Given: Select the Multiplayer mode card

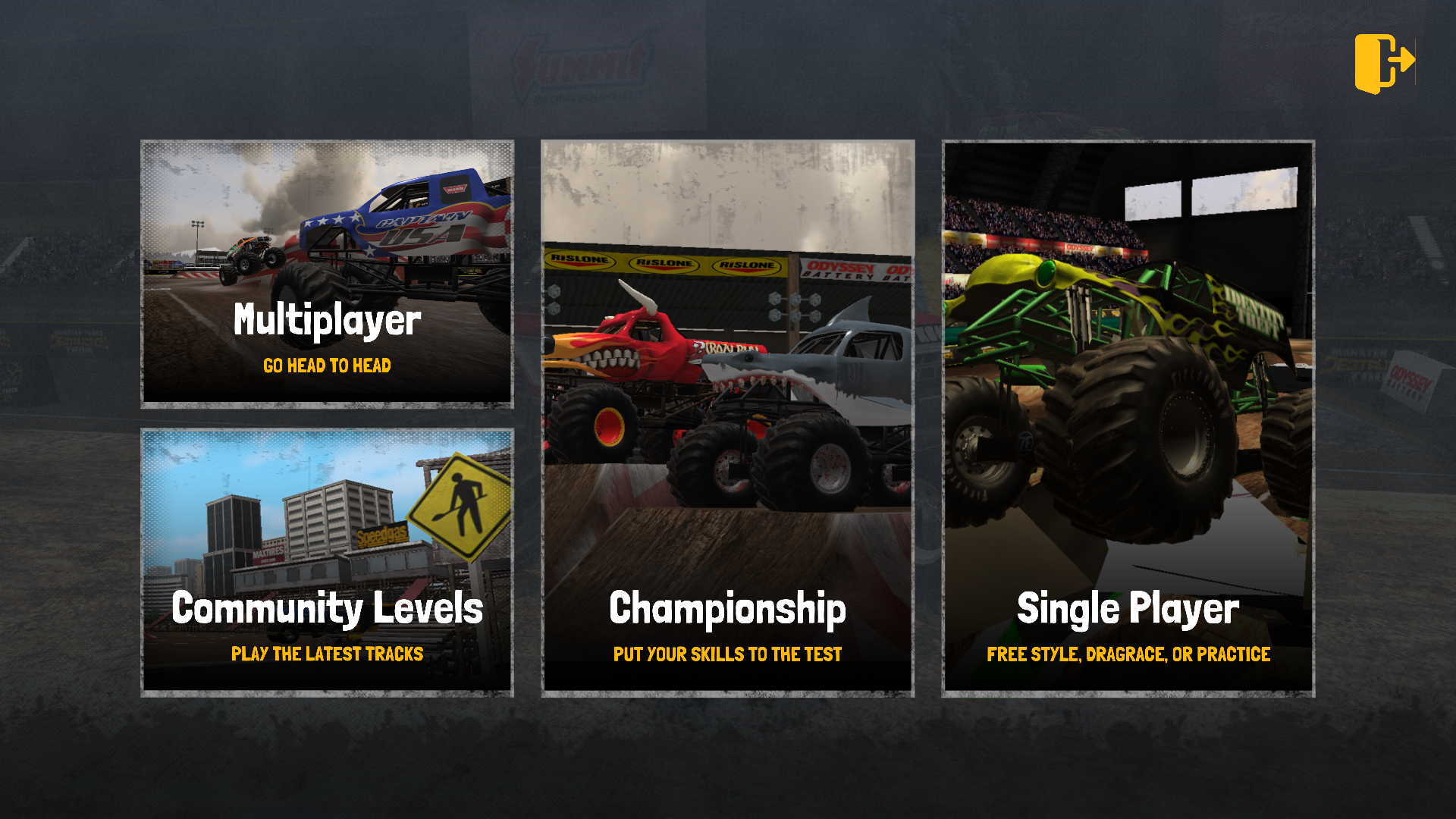Looking at the screenshot, I should pos(328,273).
